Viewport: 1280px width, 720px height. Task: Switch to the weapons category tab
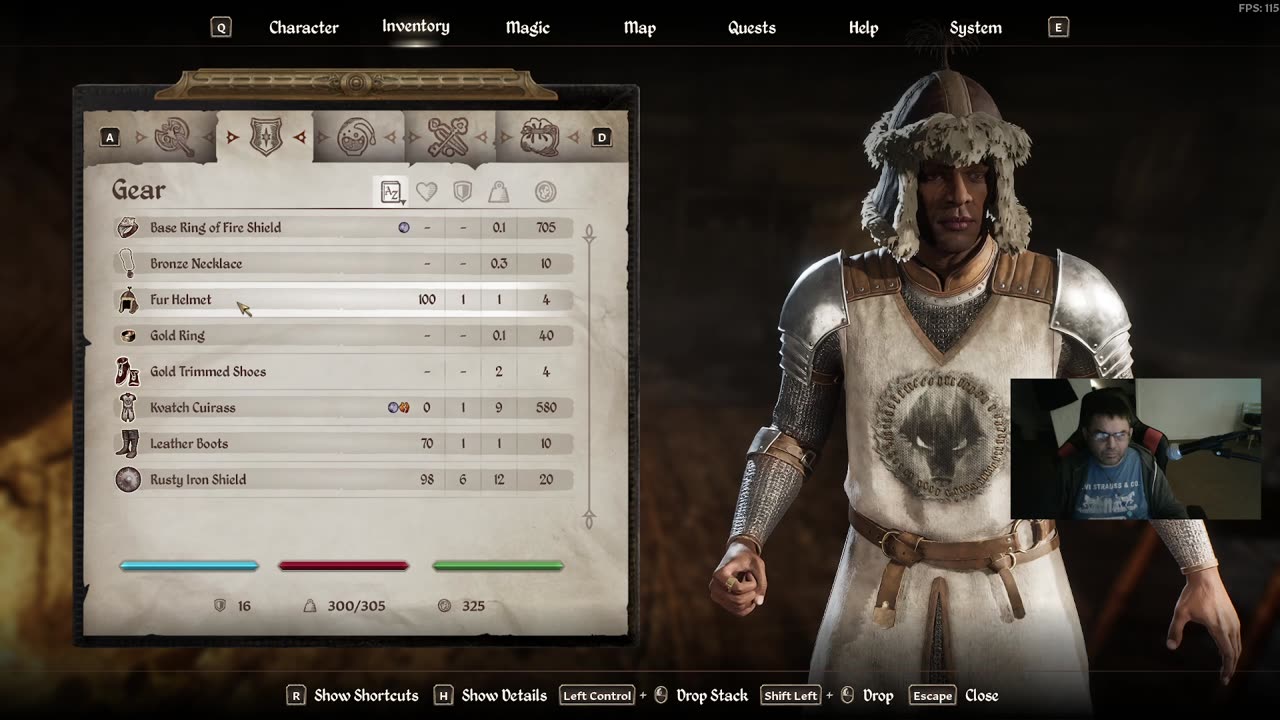(x=174, y=137)
